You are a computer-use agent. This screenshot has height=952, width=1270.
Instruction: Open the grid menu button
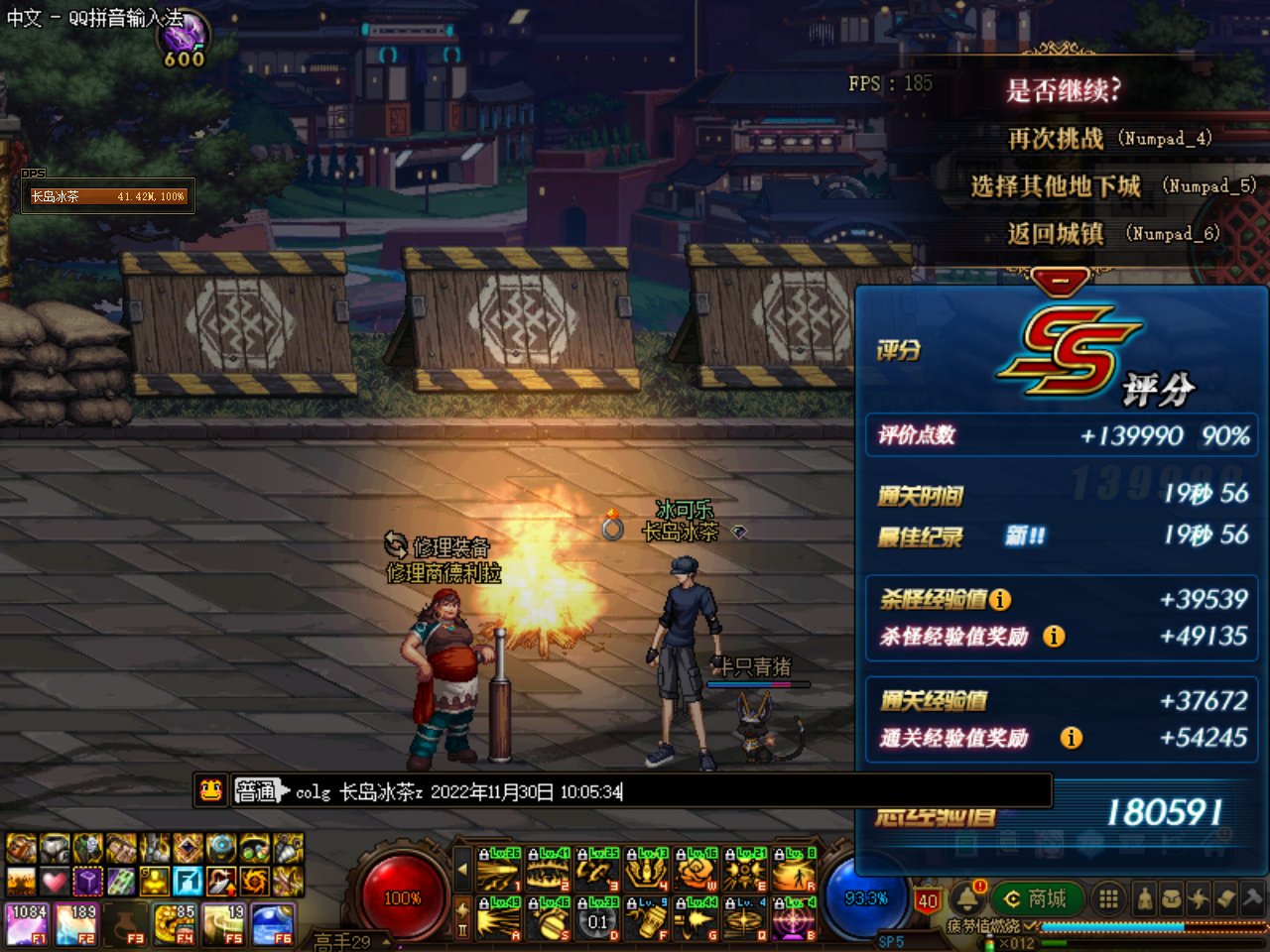(1109, 899)
